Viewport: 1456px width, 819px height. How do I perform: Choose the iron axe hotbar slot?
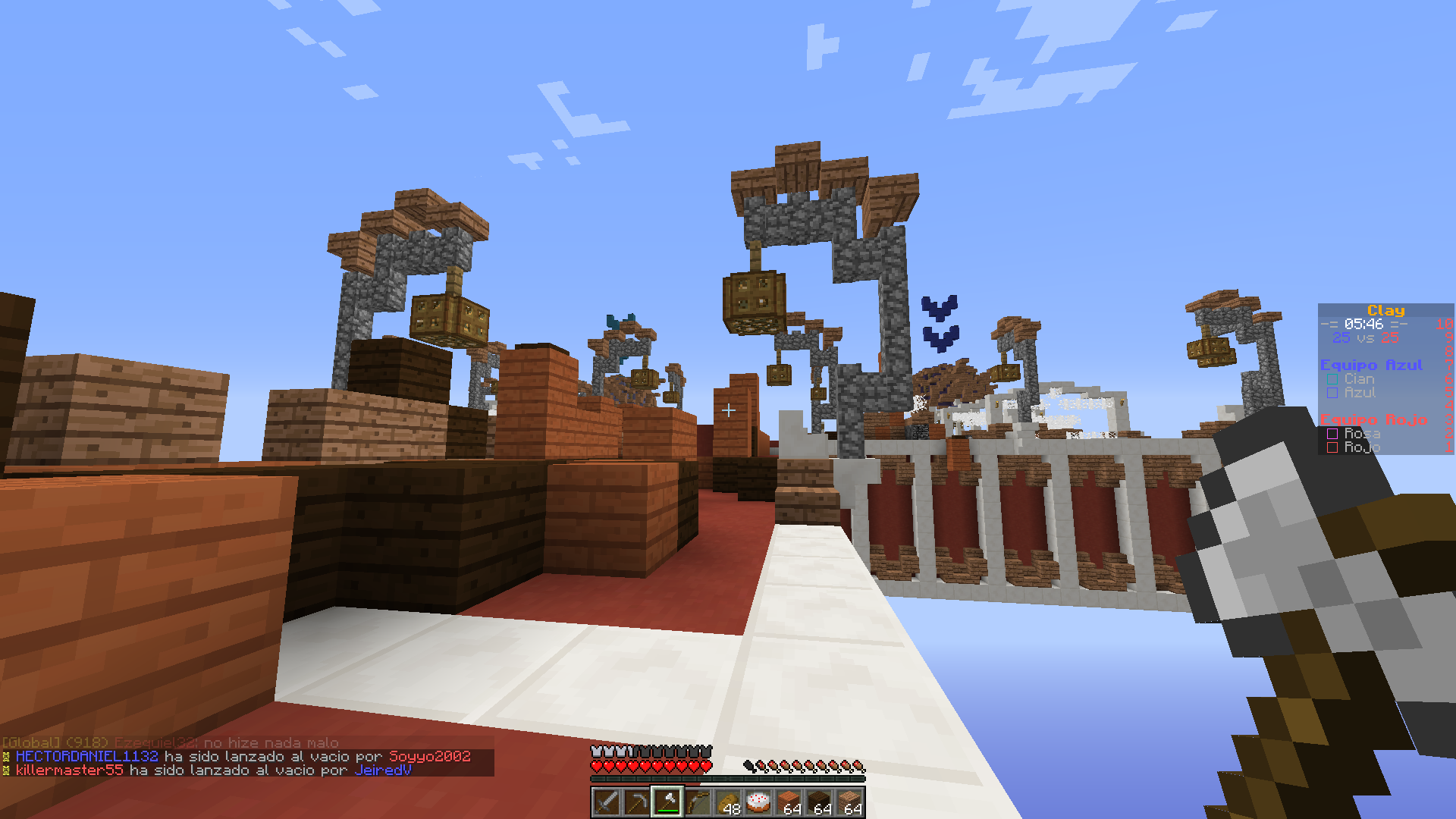(x=667, y=802)
